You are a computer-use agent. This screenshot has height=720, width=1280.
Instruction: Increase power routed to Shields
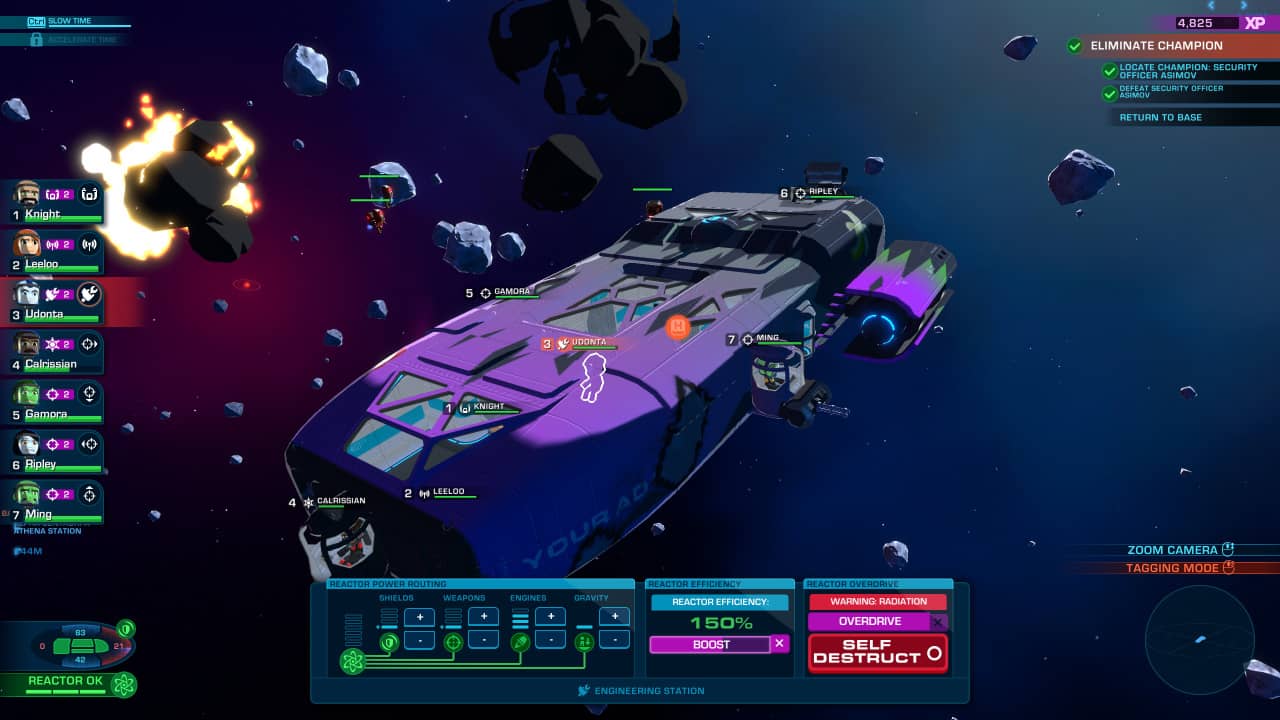tap(419, 618)
